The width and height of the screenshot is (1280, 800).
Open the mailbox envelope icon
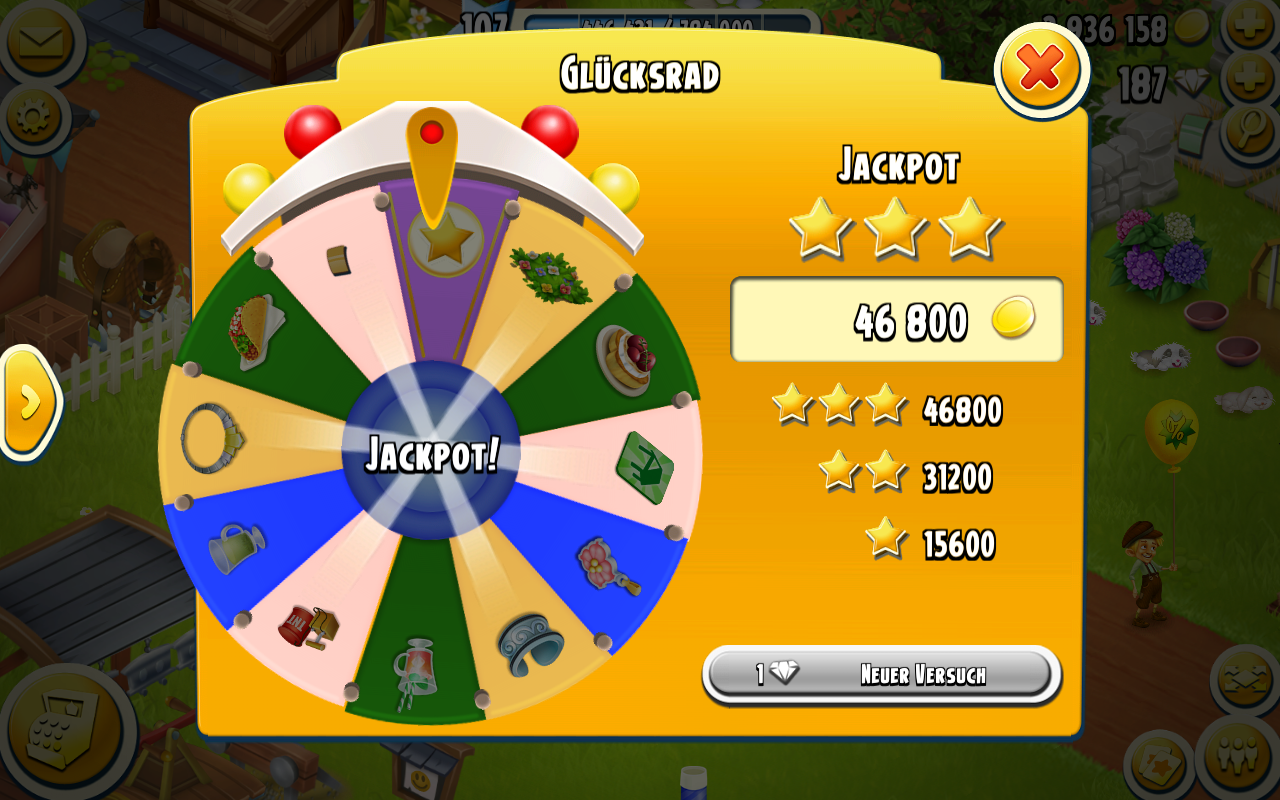point(39,41)
